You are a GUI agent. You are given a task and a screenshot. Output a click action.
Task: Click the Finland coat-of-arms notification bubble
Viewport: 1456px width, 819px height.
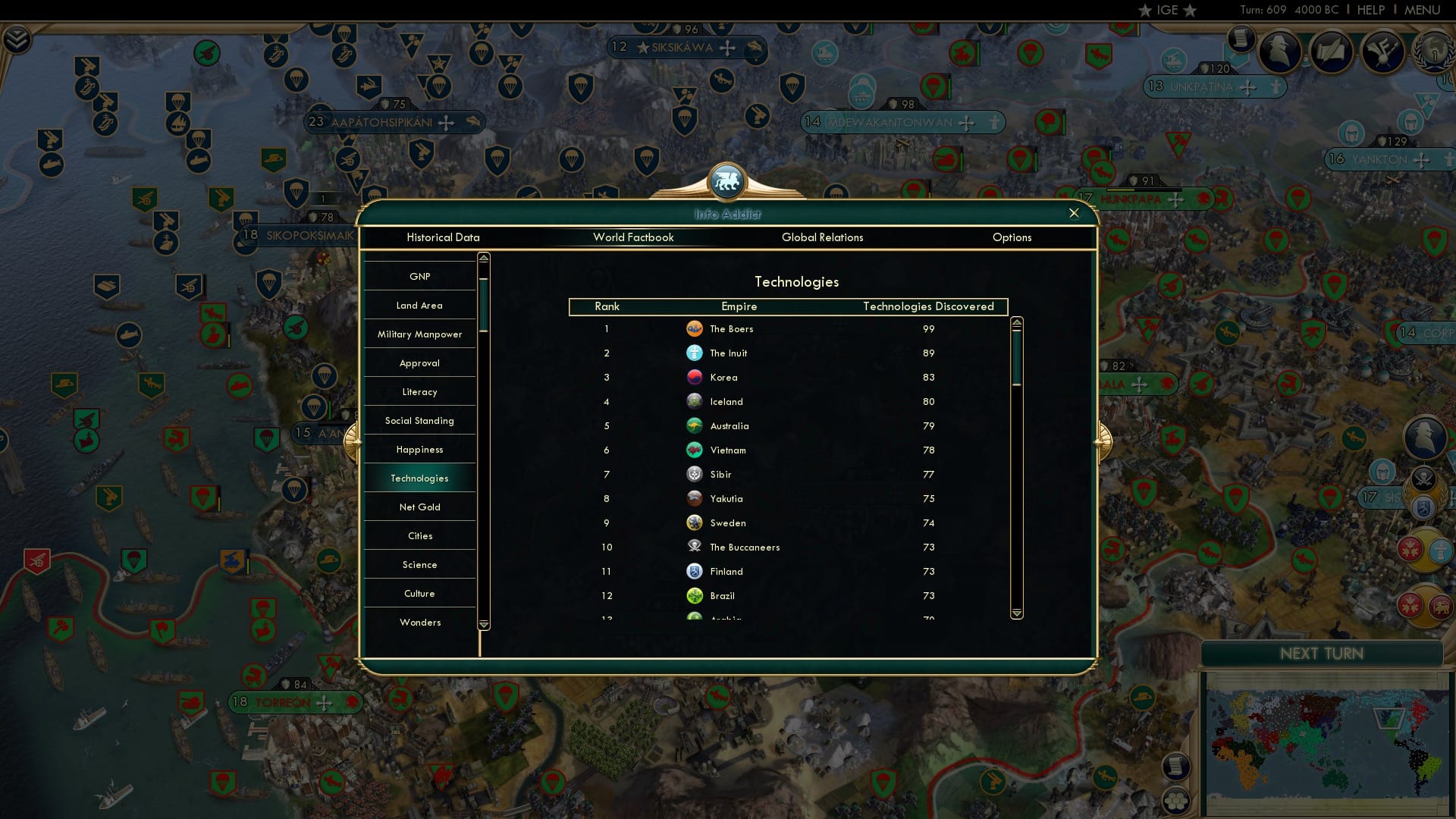coord(1423,508)
